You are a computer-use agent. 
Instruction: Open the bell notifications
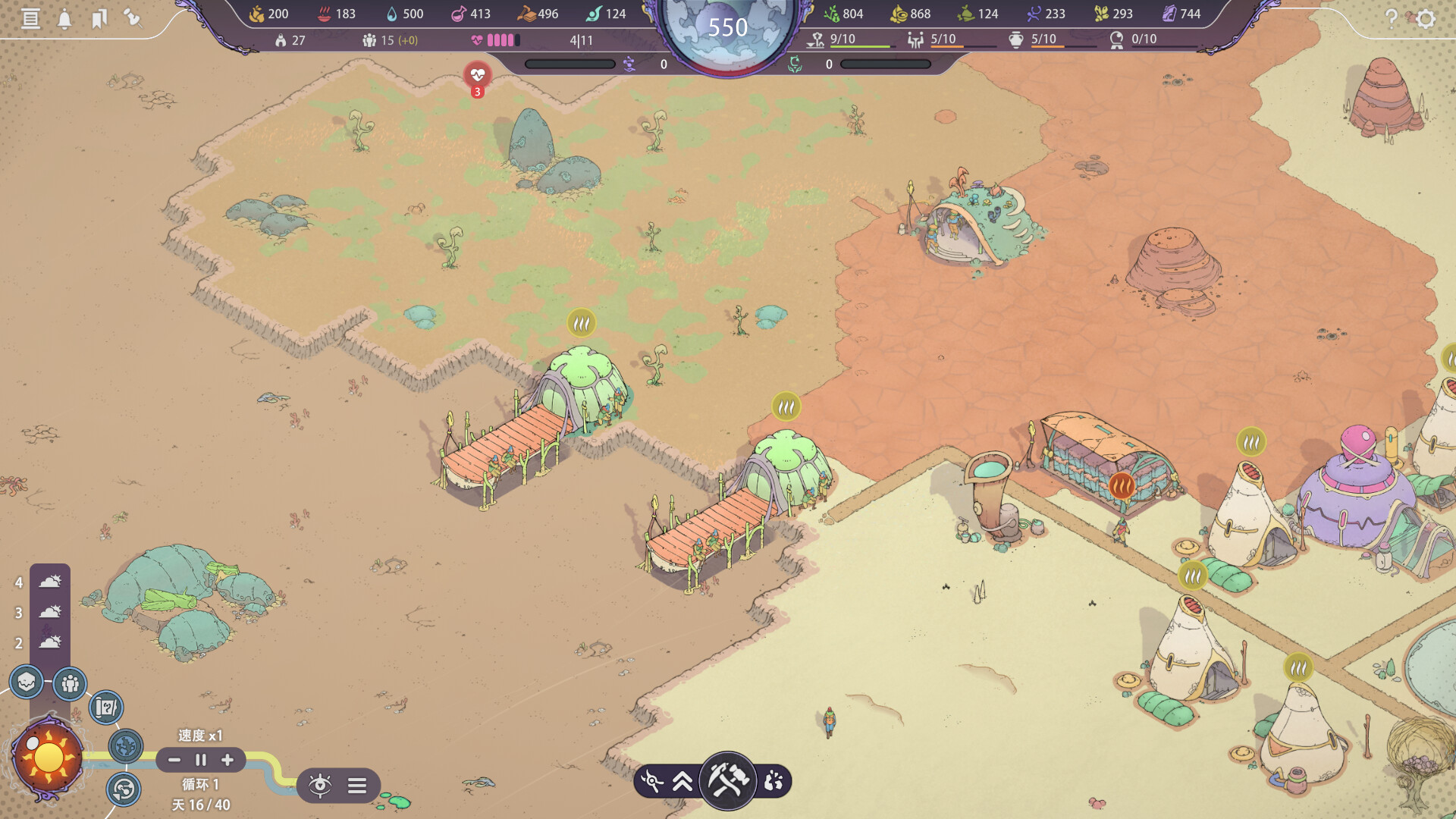click(64, 19)
